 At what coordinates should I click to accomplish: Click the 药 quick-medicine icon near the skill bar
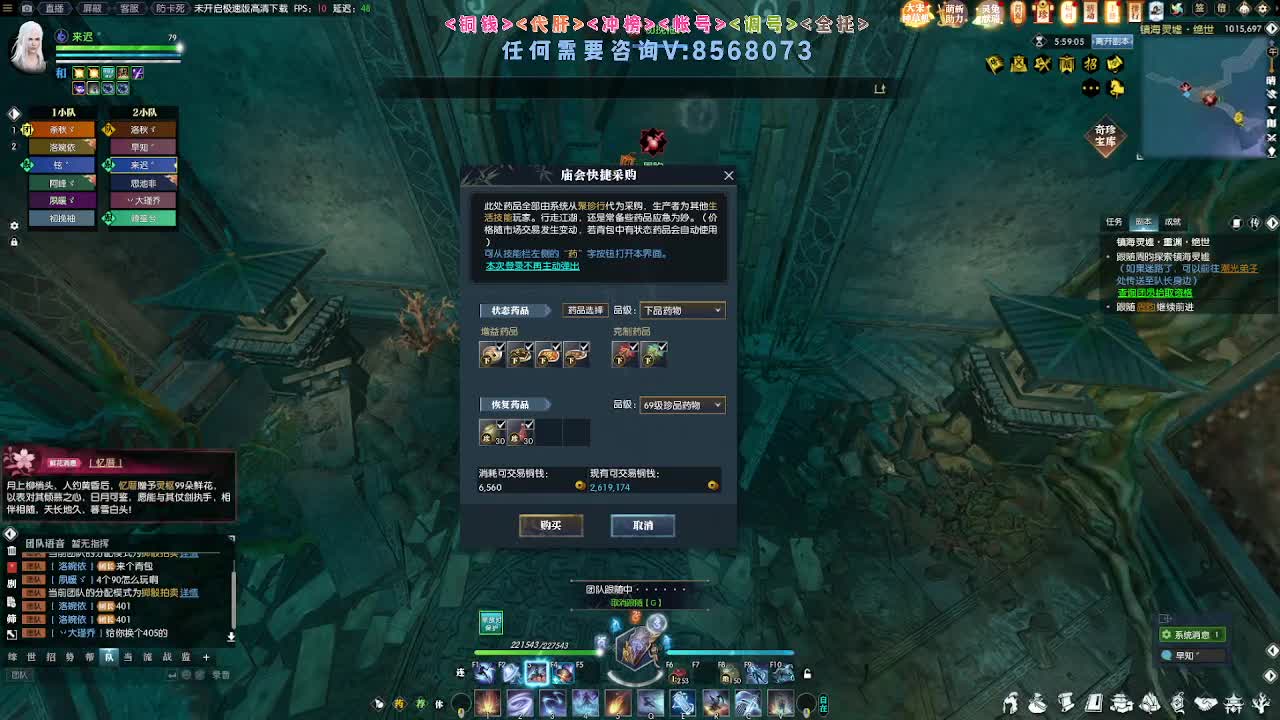pos(400,703)
